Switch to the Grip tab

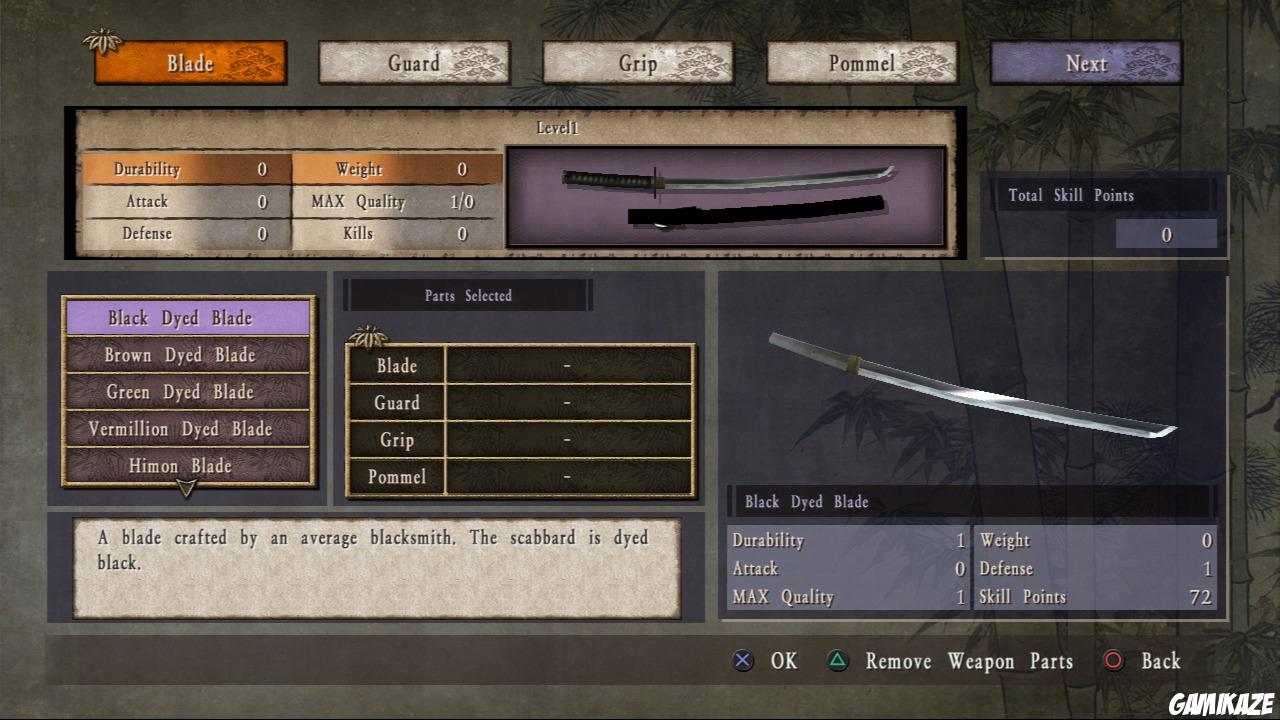(638, 63)
